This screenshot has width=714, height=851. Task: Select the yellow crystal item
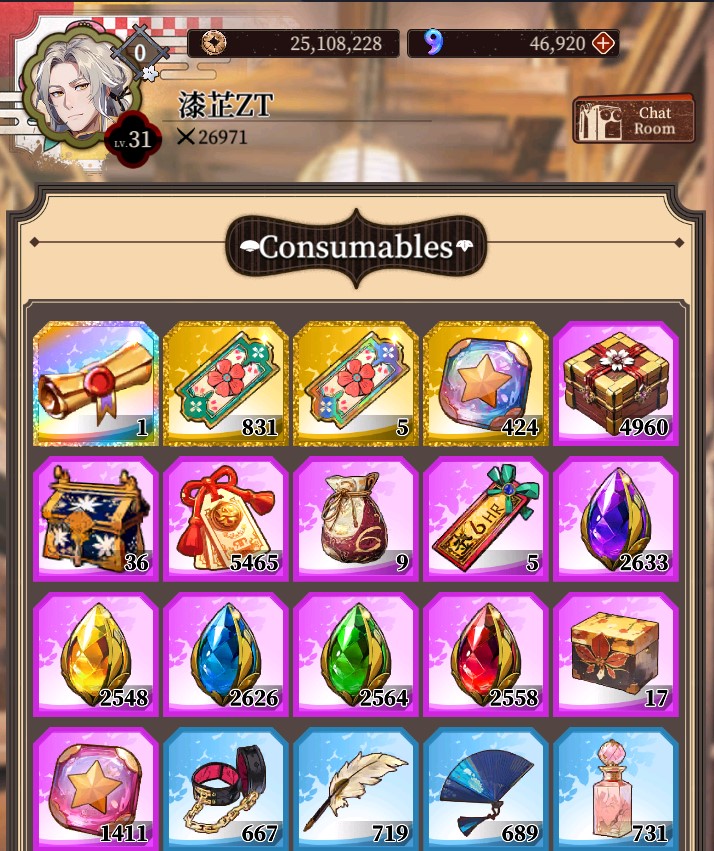point(96,654)
